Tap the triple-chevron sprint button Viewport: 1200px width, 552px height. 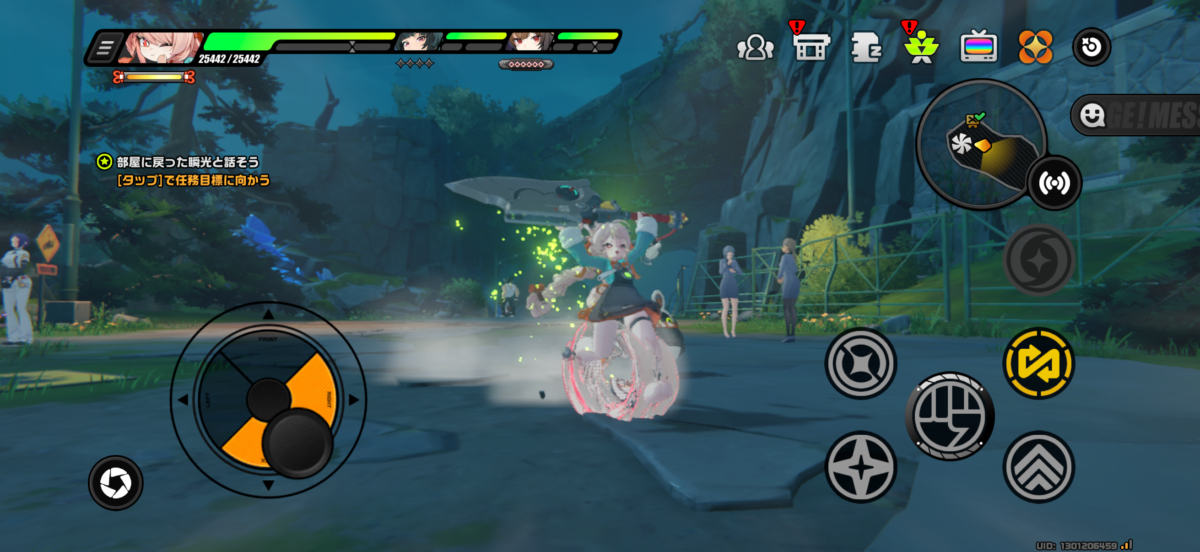pyautogui.click(x=1038, y=466)
